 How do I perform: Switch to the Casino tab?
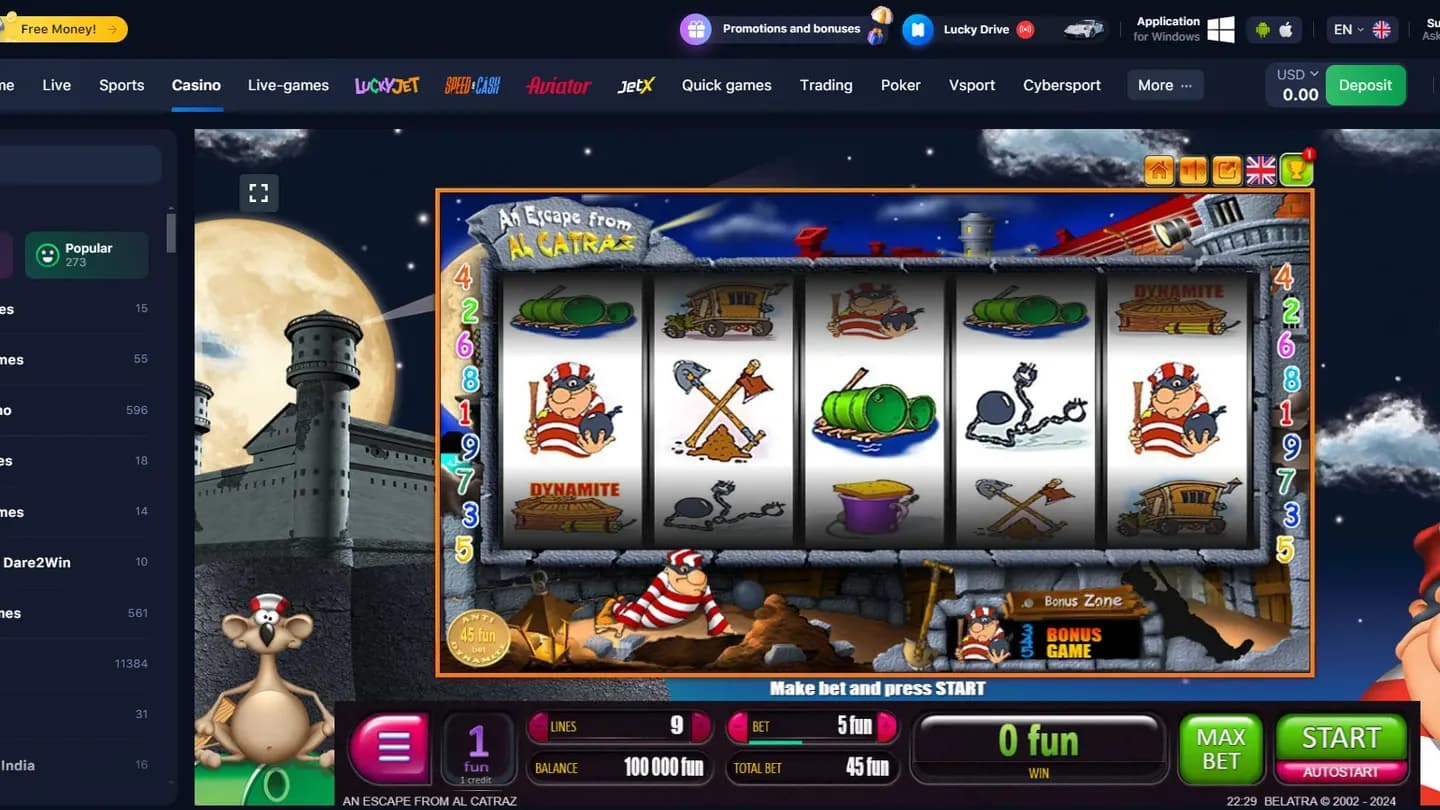196,85
